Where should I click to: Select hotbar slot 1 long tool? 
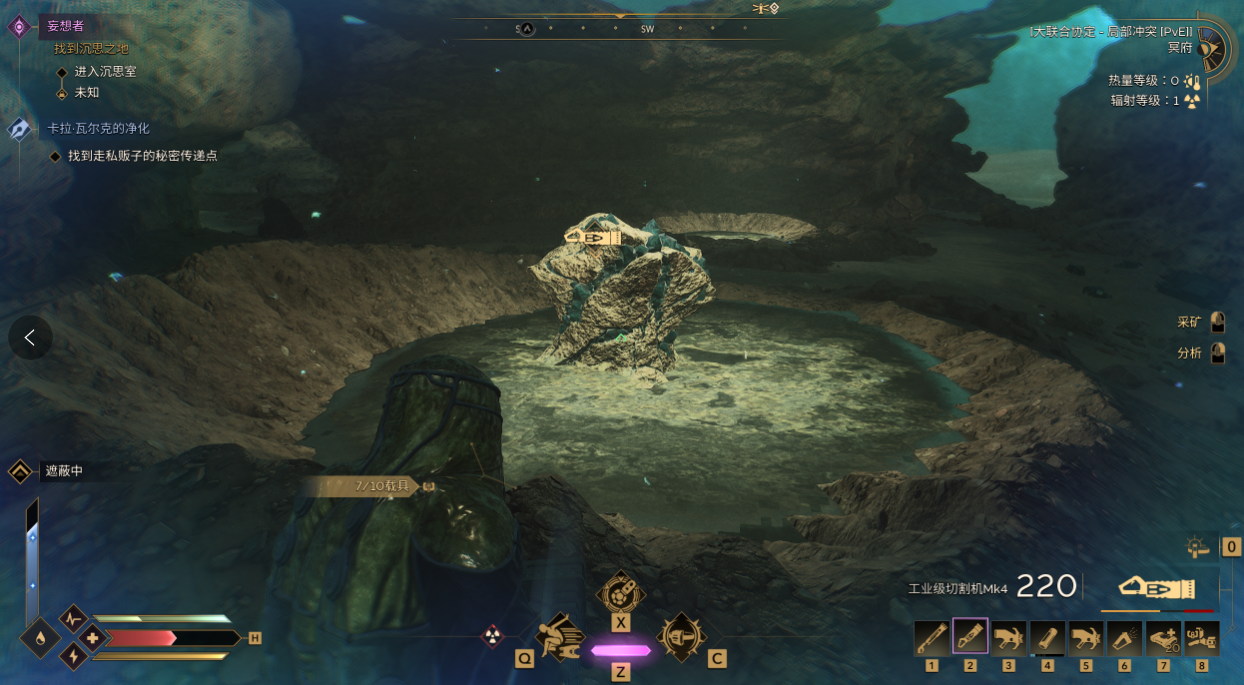[x=931, y=637]
